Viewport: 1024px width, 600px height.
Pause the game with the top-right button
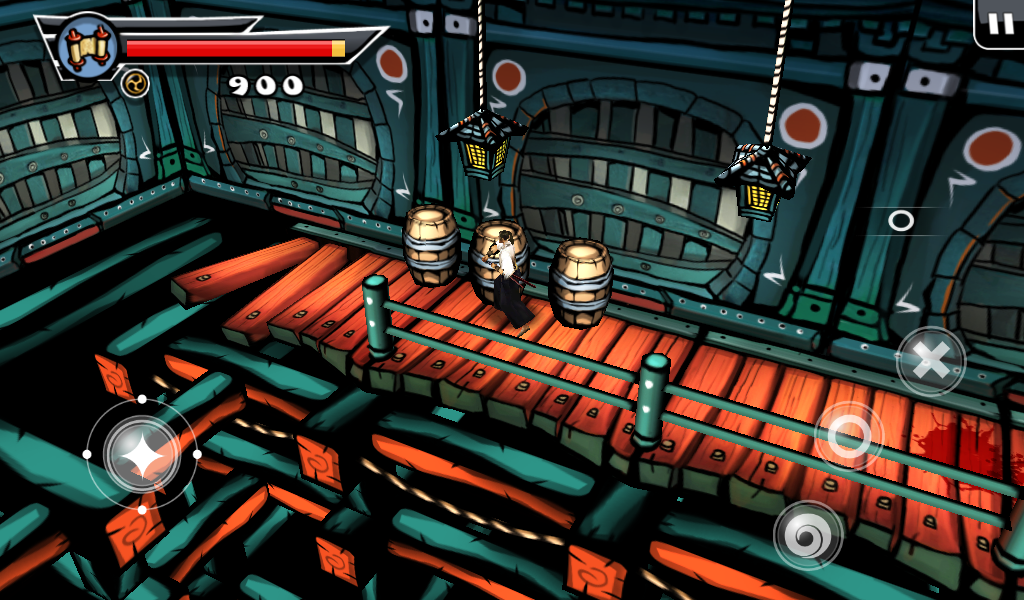[1000, 24]
